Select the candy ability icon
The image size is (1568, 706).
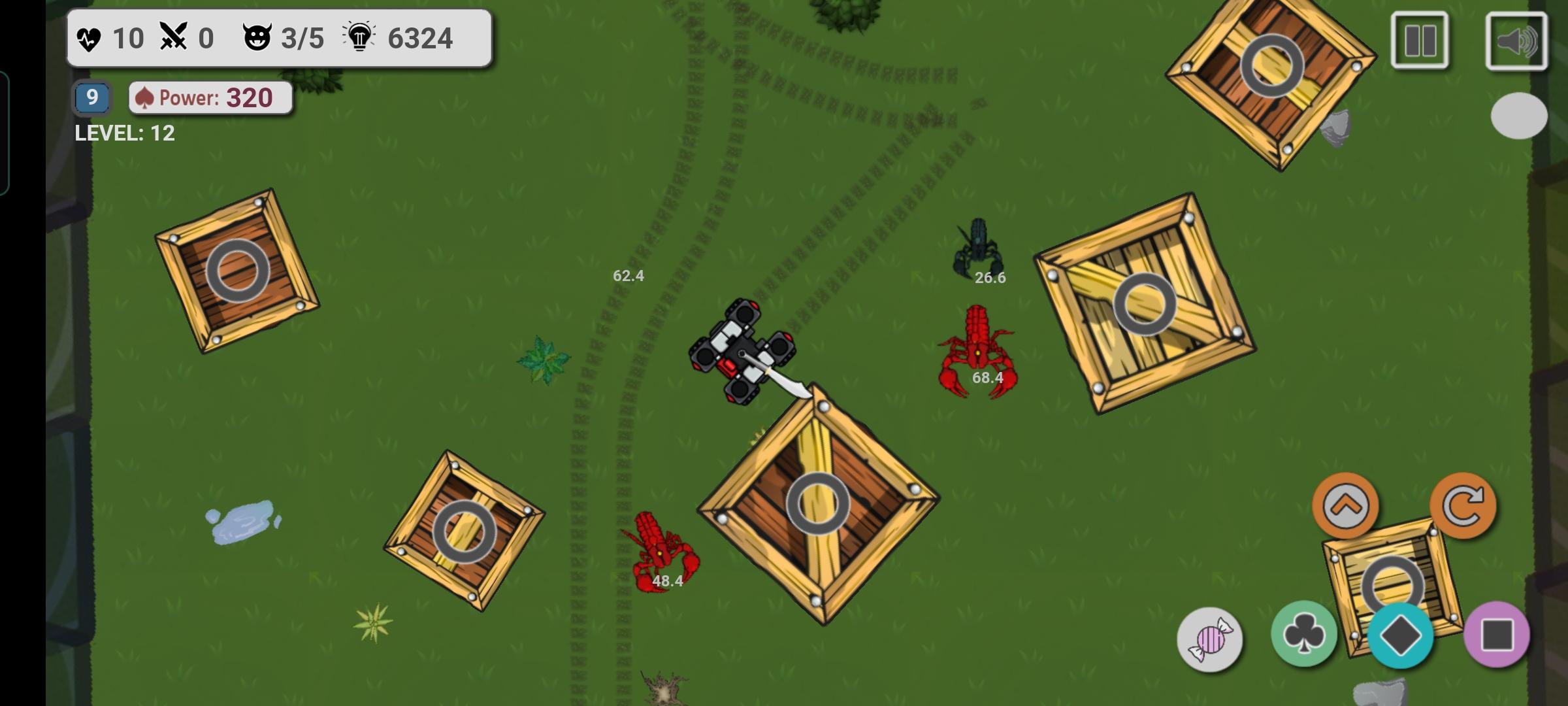pos(1212,637)
